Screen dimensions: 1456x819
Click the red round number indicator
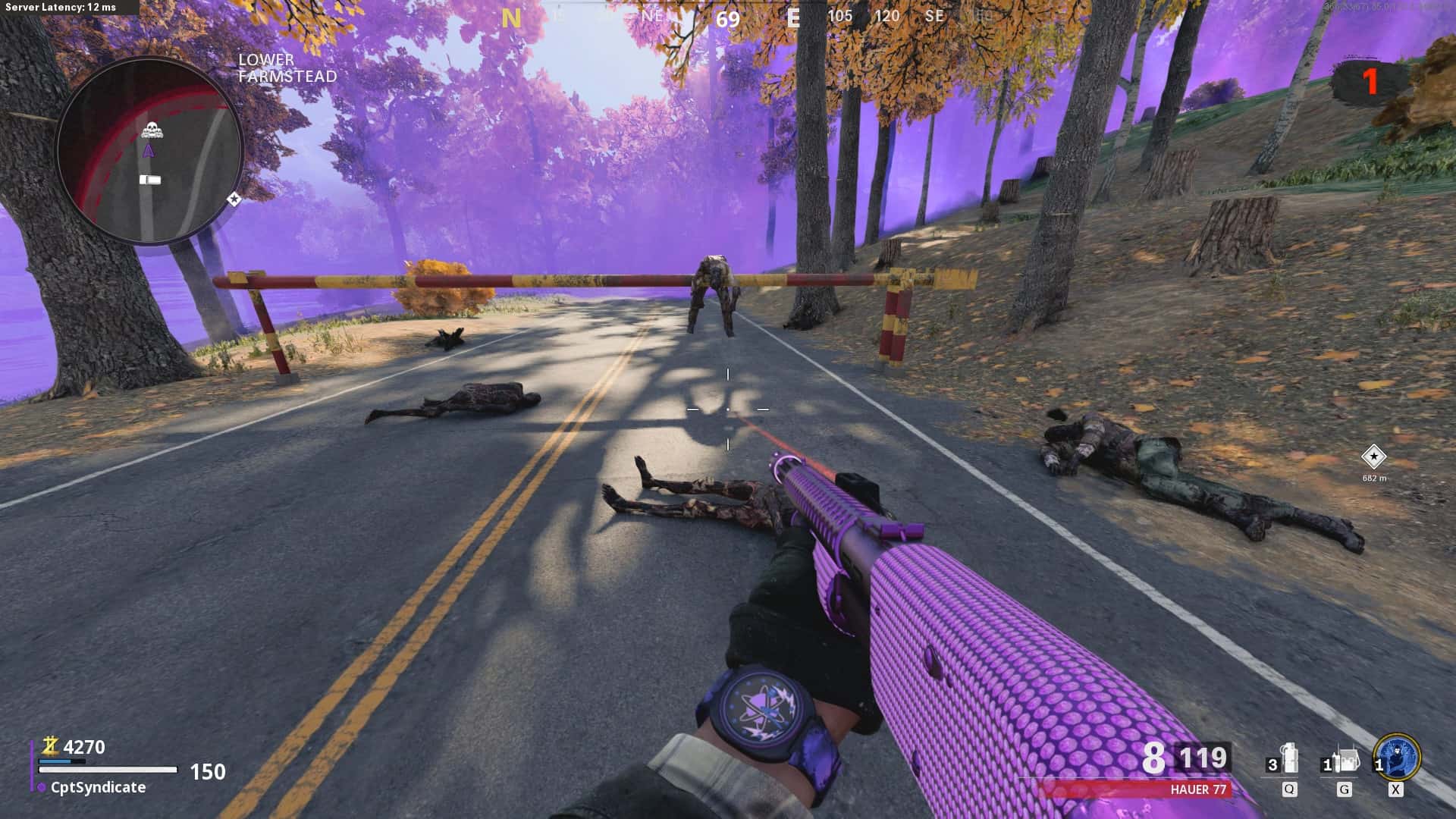point(1370,82)
